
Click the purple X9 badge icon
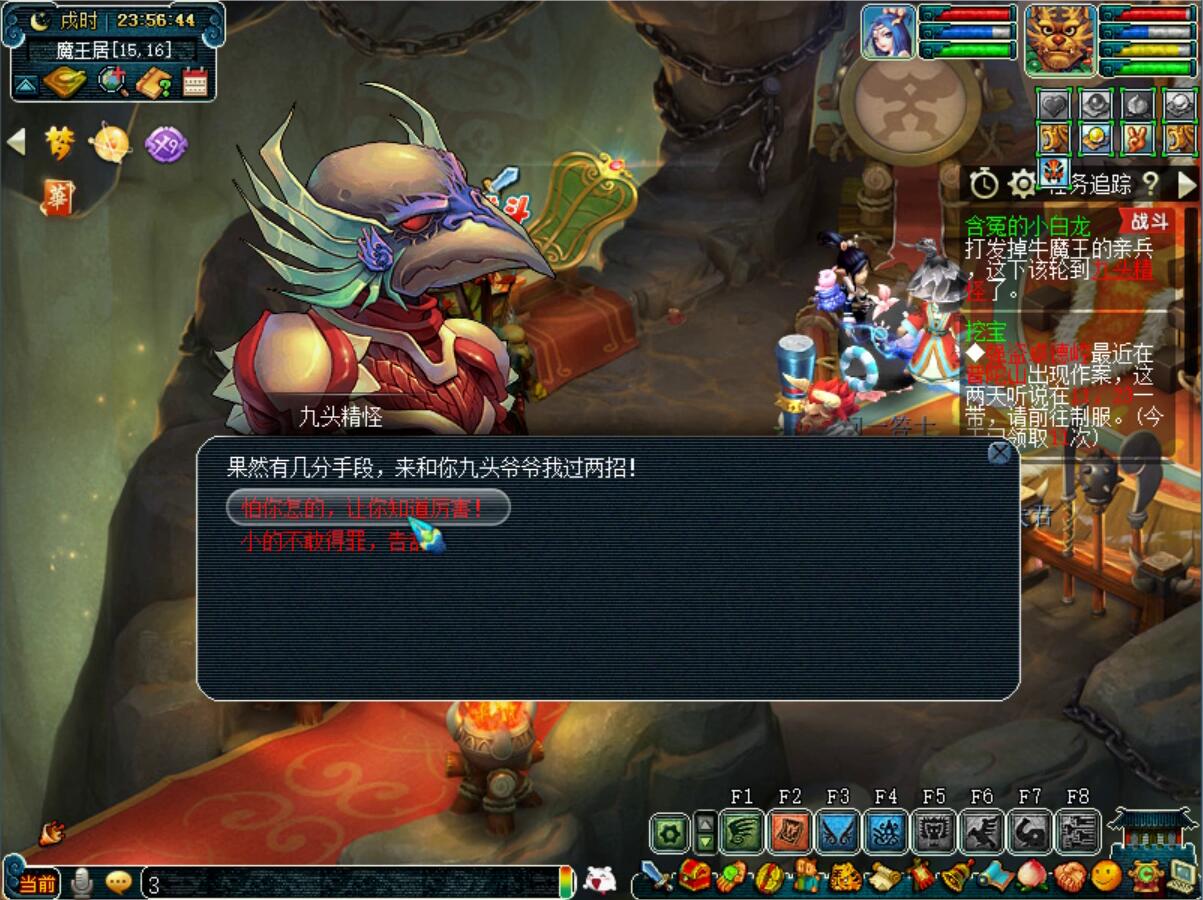click(165, 145)
